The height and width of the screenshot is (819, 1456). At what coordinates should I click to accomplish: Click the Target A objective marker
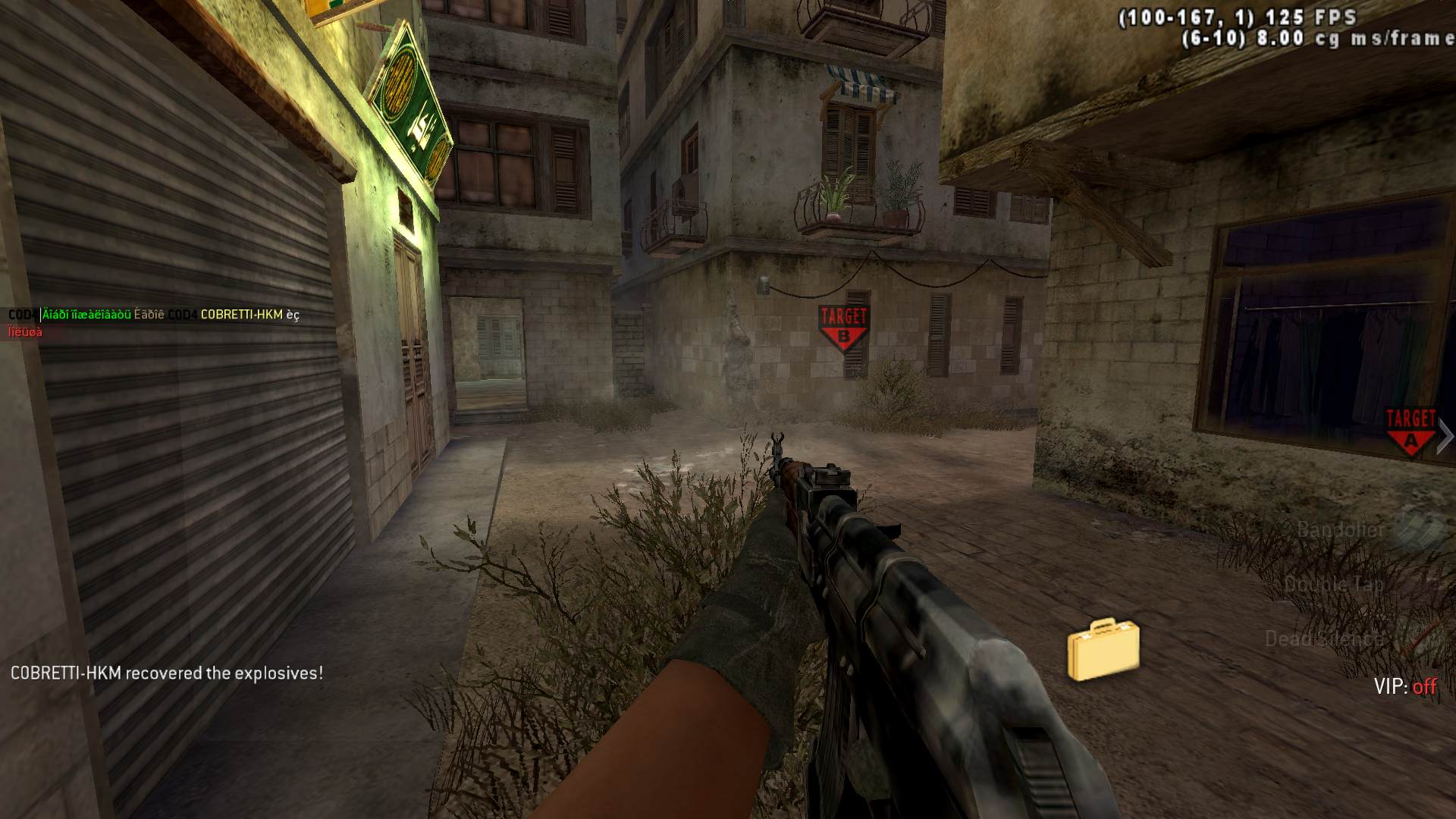pos(1410,431)
